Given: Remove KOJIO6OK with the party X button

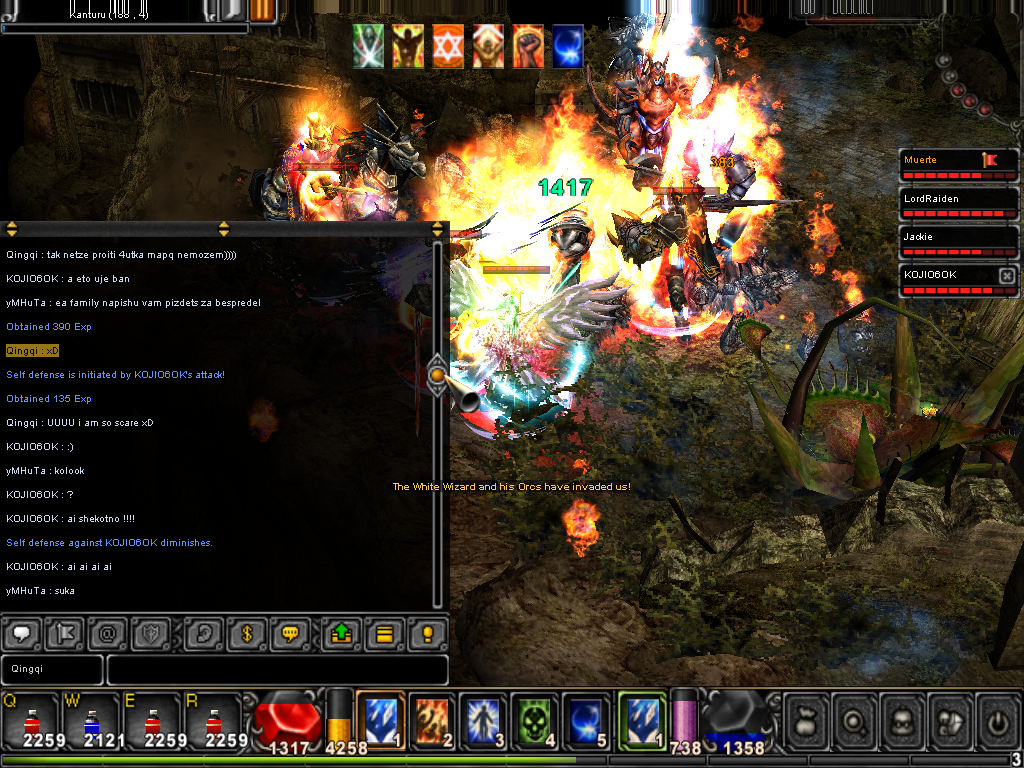Looking at the screenshot, I should pos(1006,275).
